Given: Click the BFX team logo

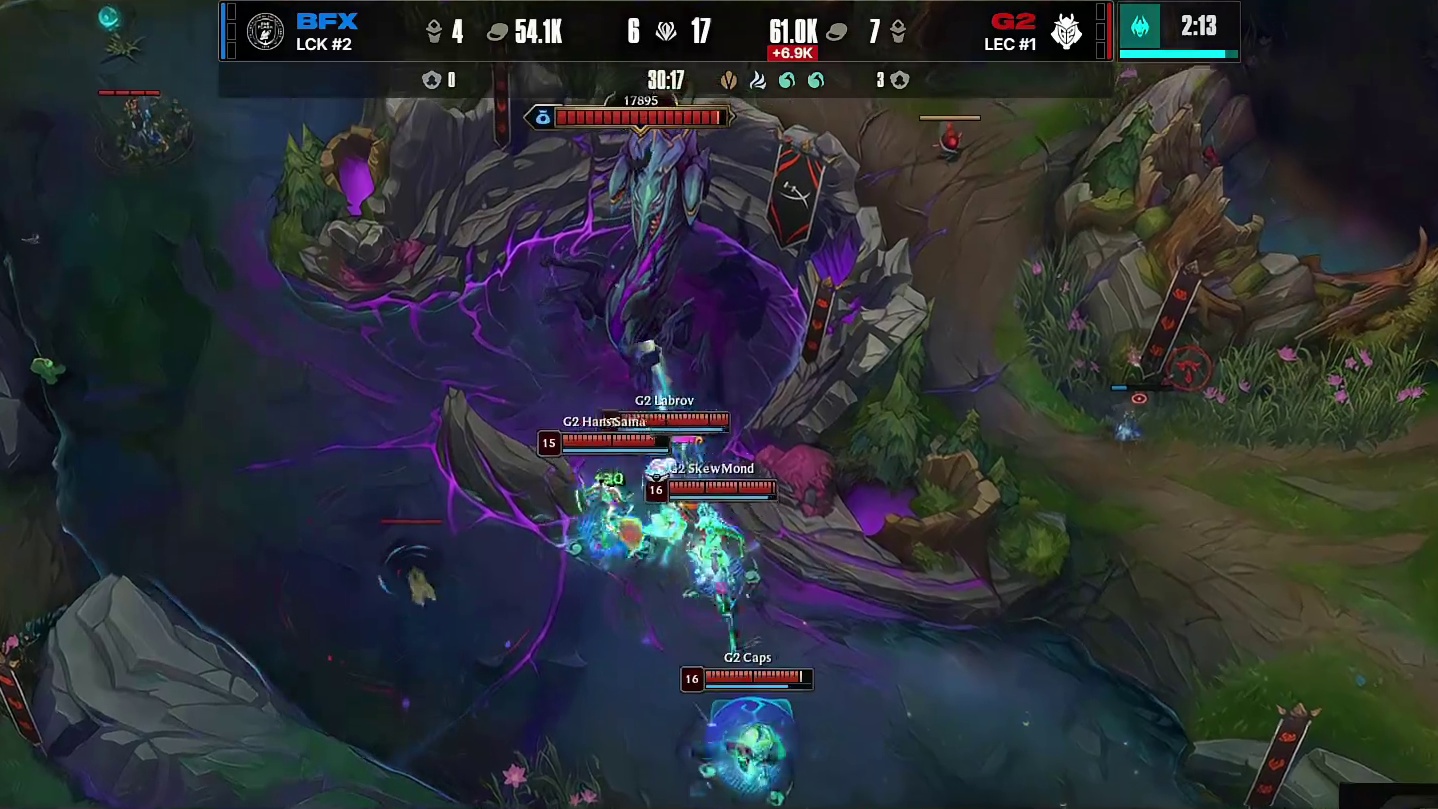Looking at the screenshot, I should 265,32.
